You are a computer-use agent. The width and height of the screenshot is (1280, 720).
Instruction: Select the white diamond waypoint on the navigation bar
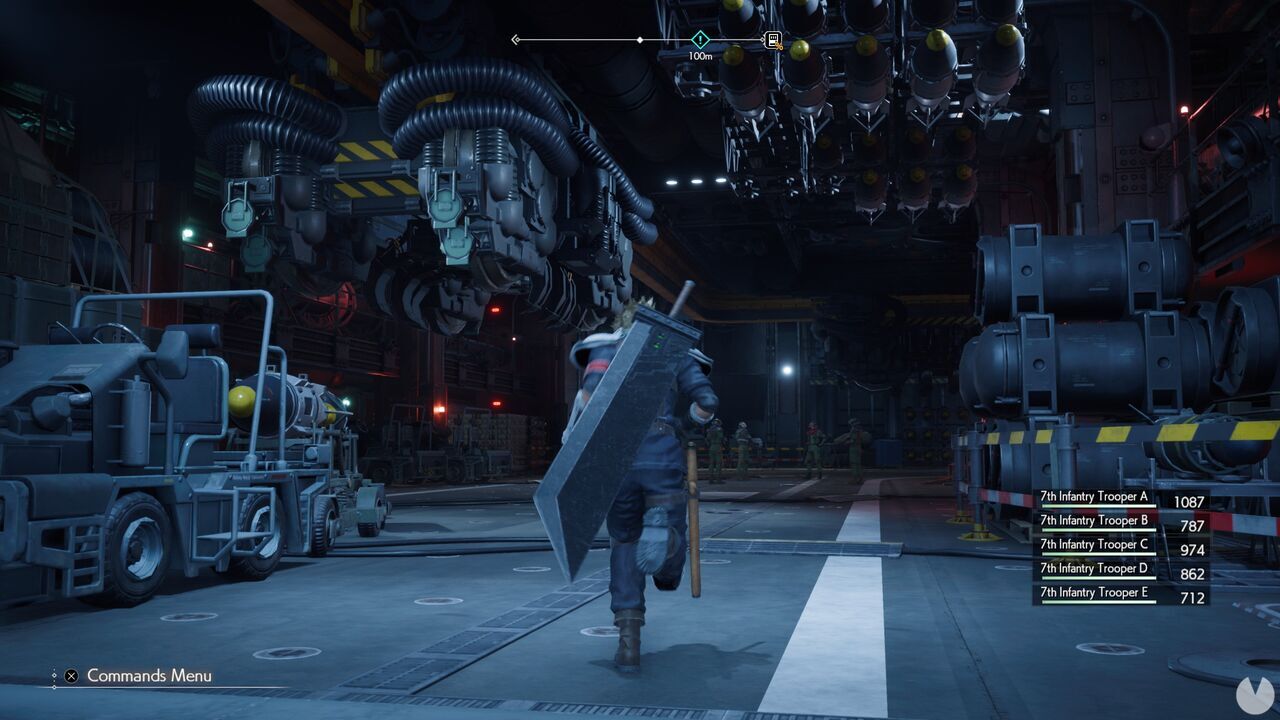coord(640,40)
